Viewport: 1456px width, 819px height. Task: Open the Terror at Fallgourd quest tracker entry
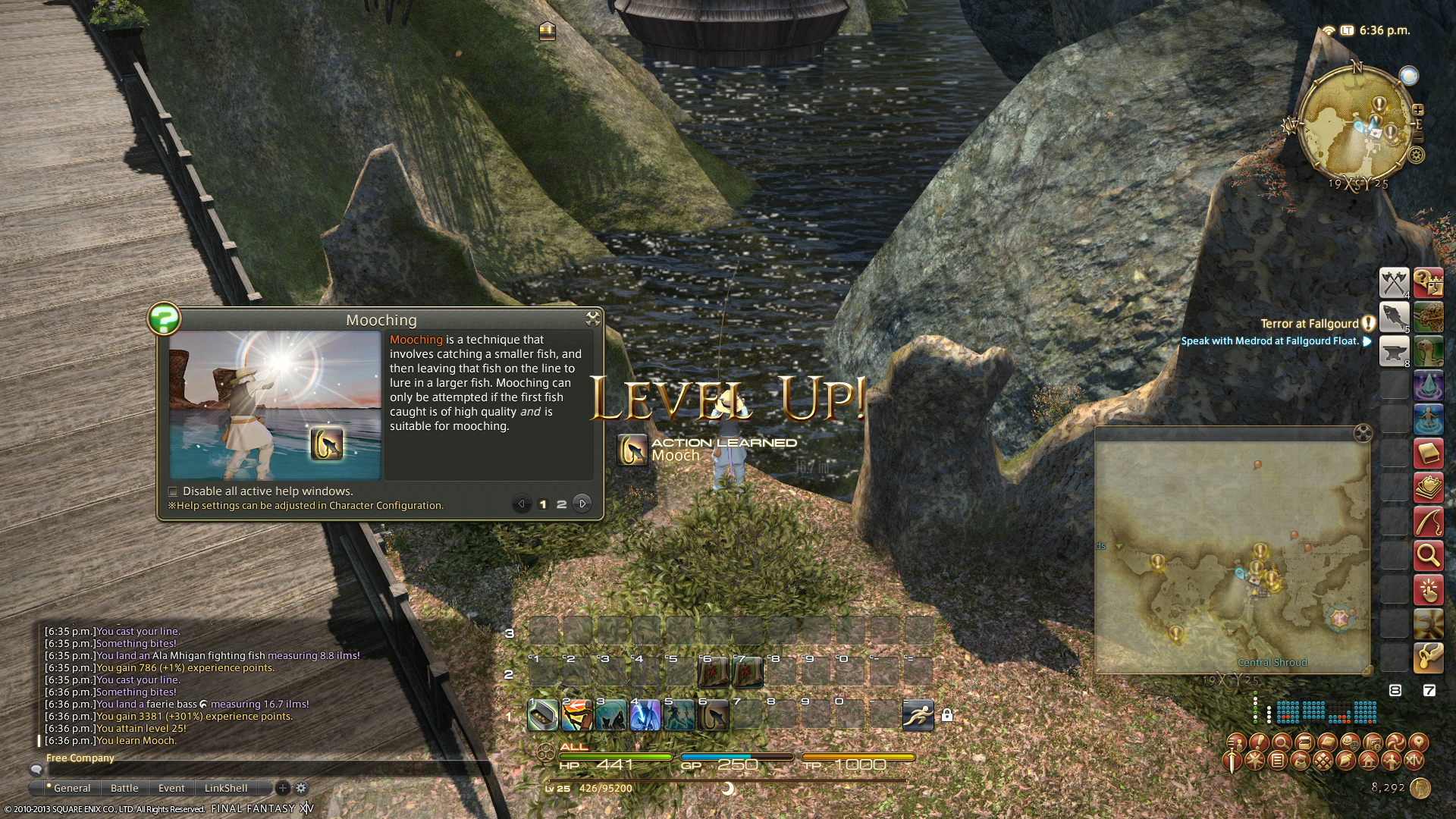[1310, 324]
